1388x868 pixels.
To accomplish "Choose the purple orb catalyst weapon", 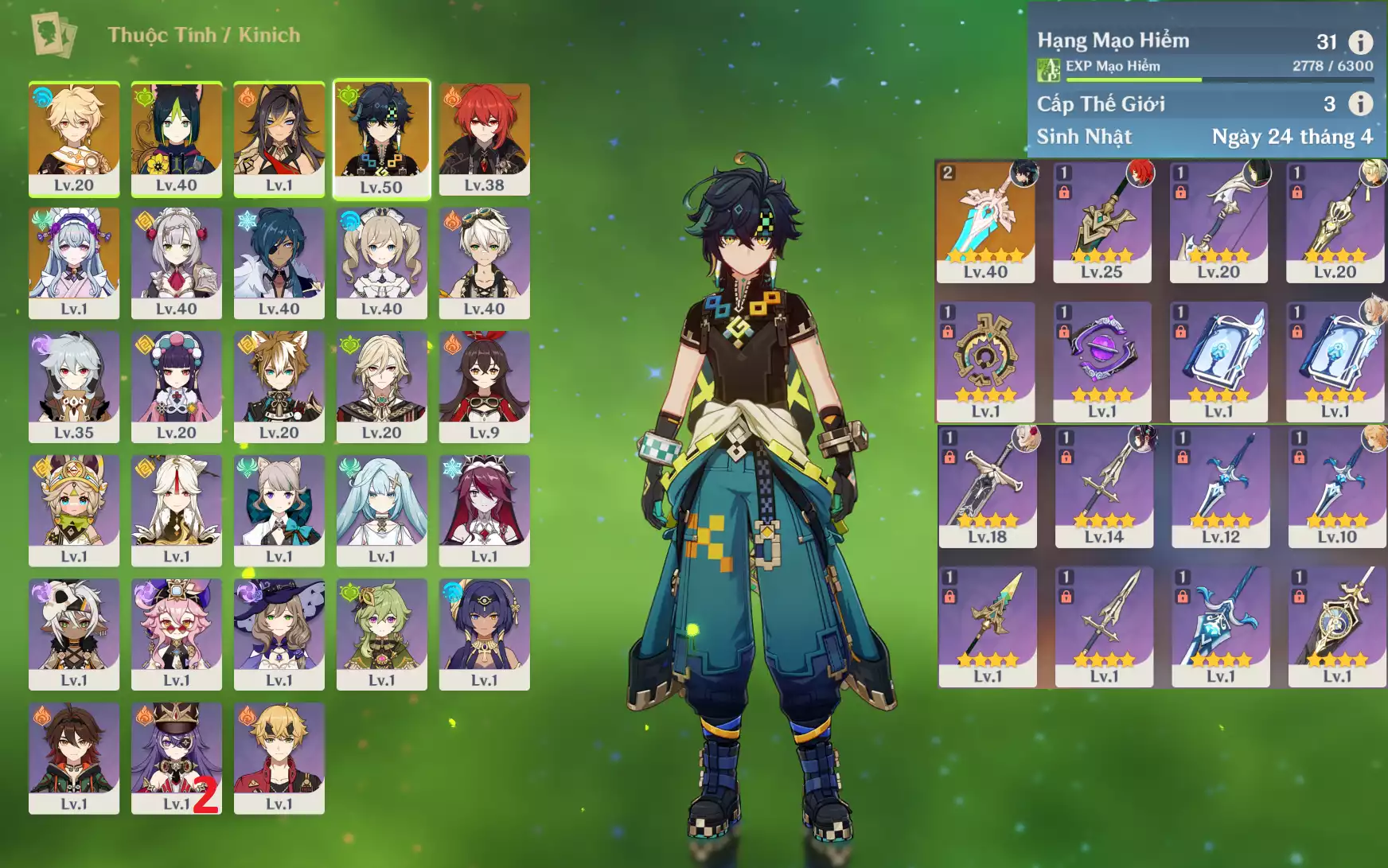I will [x=1101, y=360].
